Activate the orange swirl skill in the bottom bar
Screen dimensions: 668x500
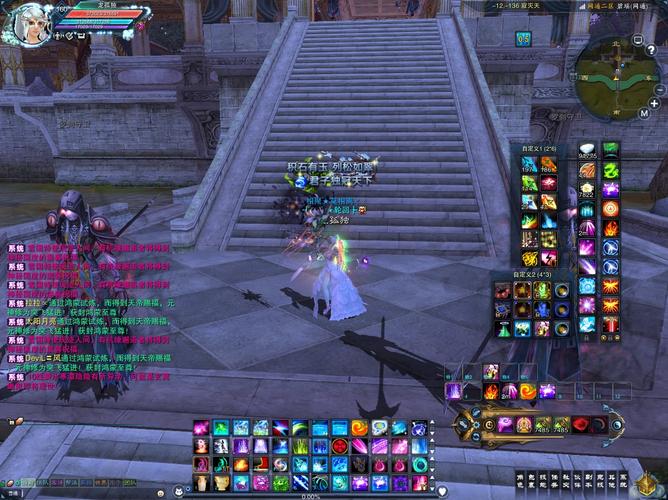(x=360, y=428)
